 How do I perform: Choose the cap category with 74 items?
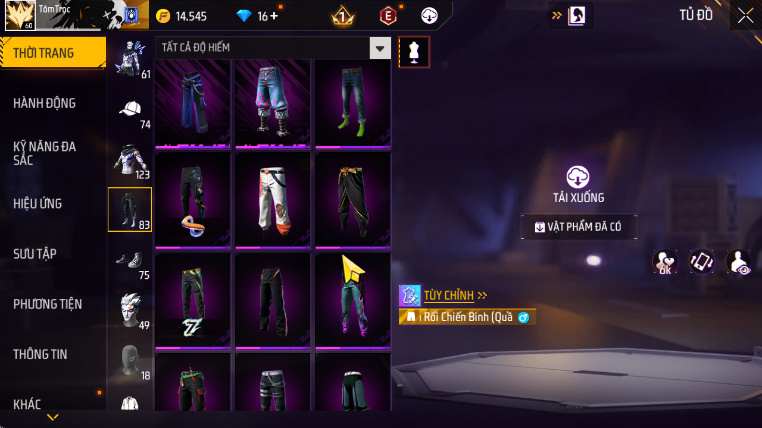[130, 111]
